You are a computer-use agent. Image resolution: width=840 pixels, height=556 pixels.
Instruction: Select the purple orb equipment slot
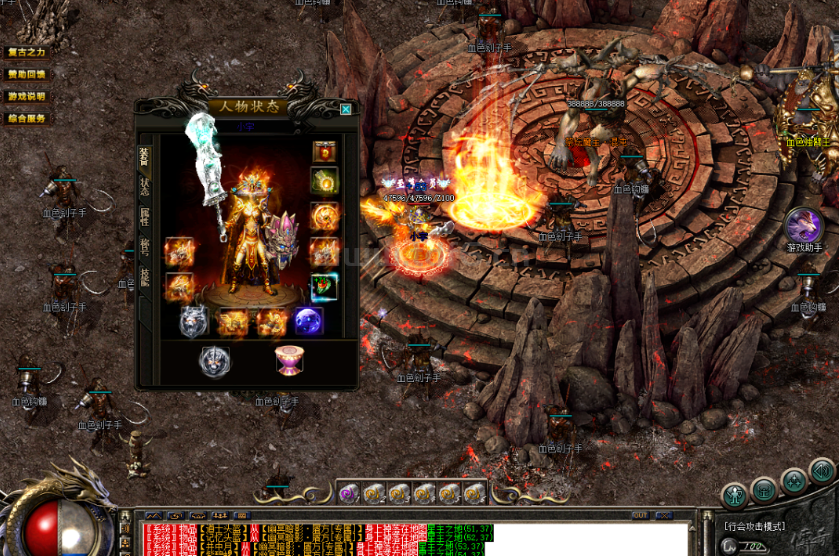tap(308, 321)
